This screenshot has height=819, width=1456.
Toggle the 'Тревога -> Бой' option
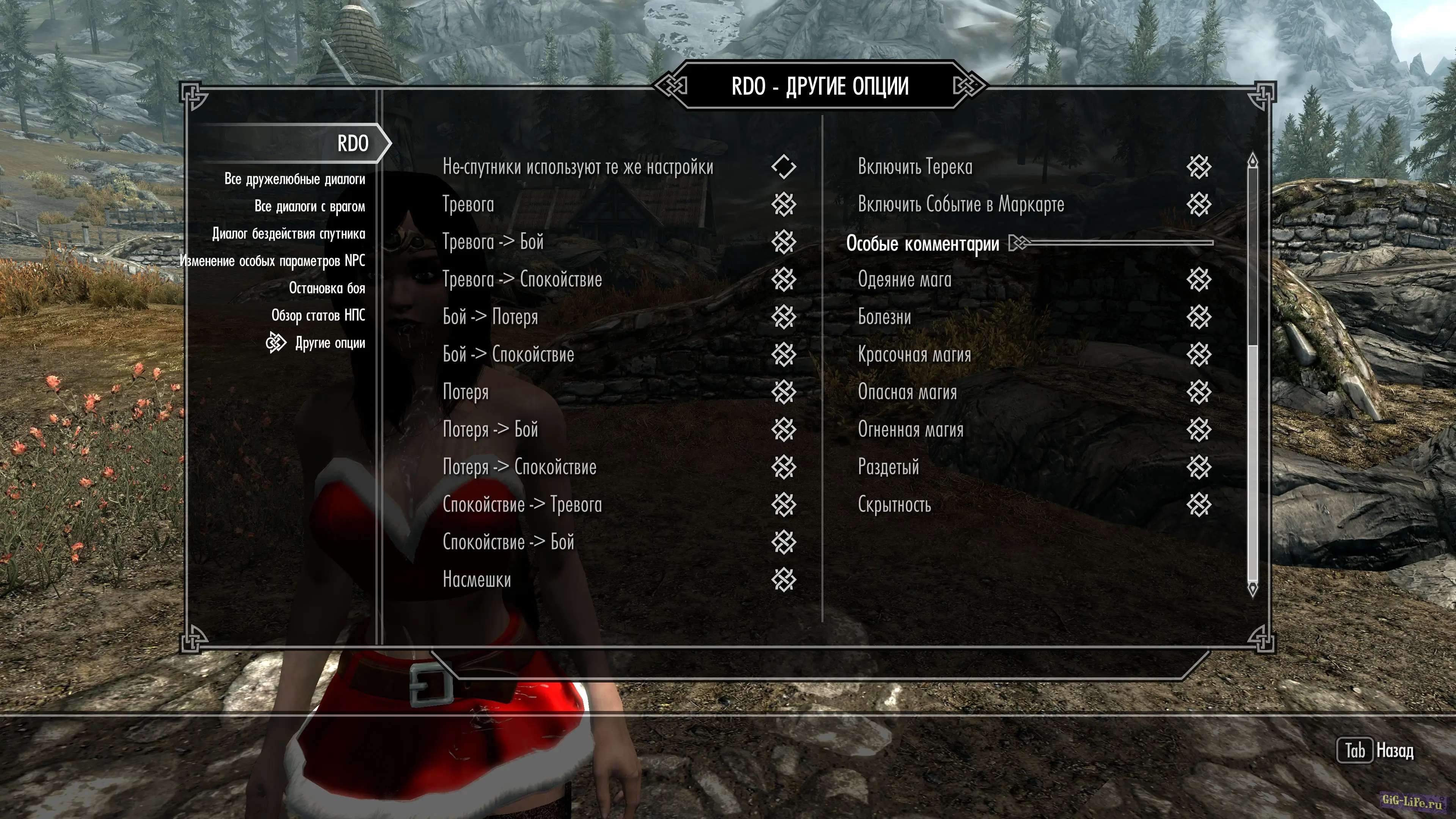point(783,242)
